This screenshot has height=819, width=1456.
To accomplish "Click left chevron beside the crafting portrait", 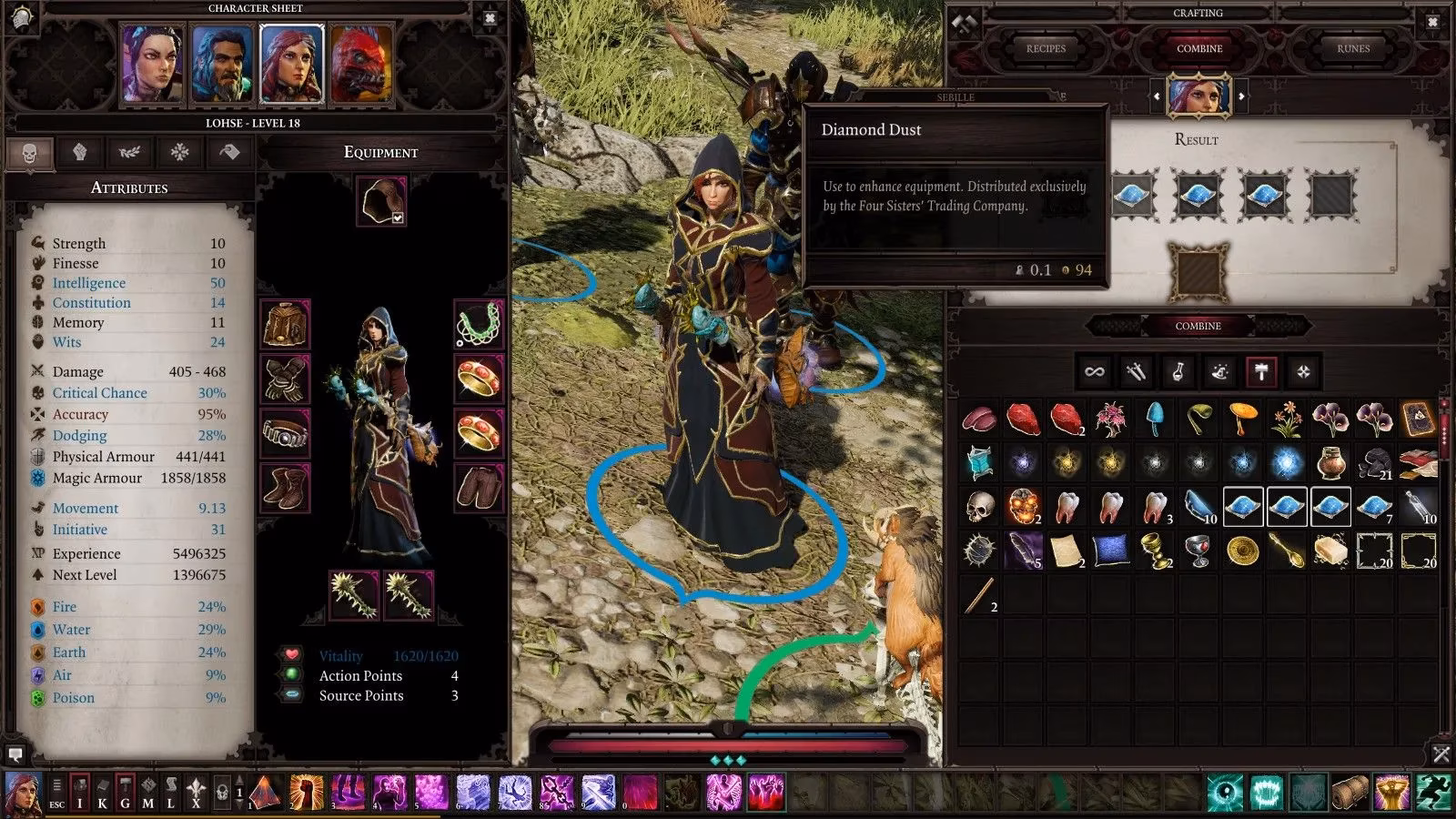I will [1158, 96].
